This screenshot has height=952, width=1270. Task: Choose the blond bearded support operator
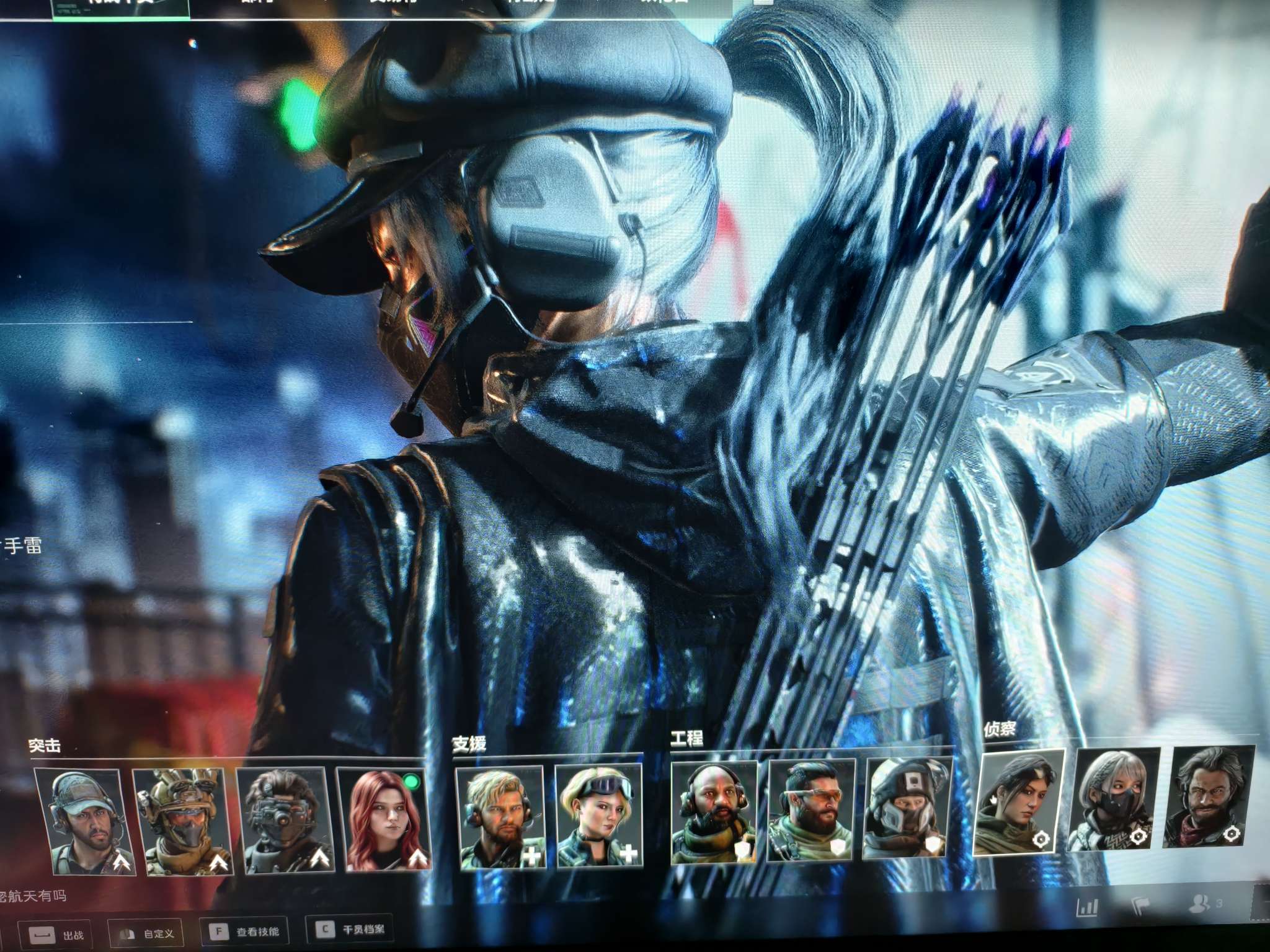501,815
